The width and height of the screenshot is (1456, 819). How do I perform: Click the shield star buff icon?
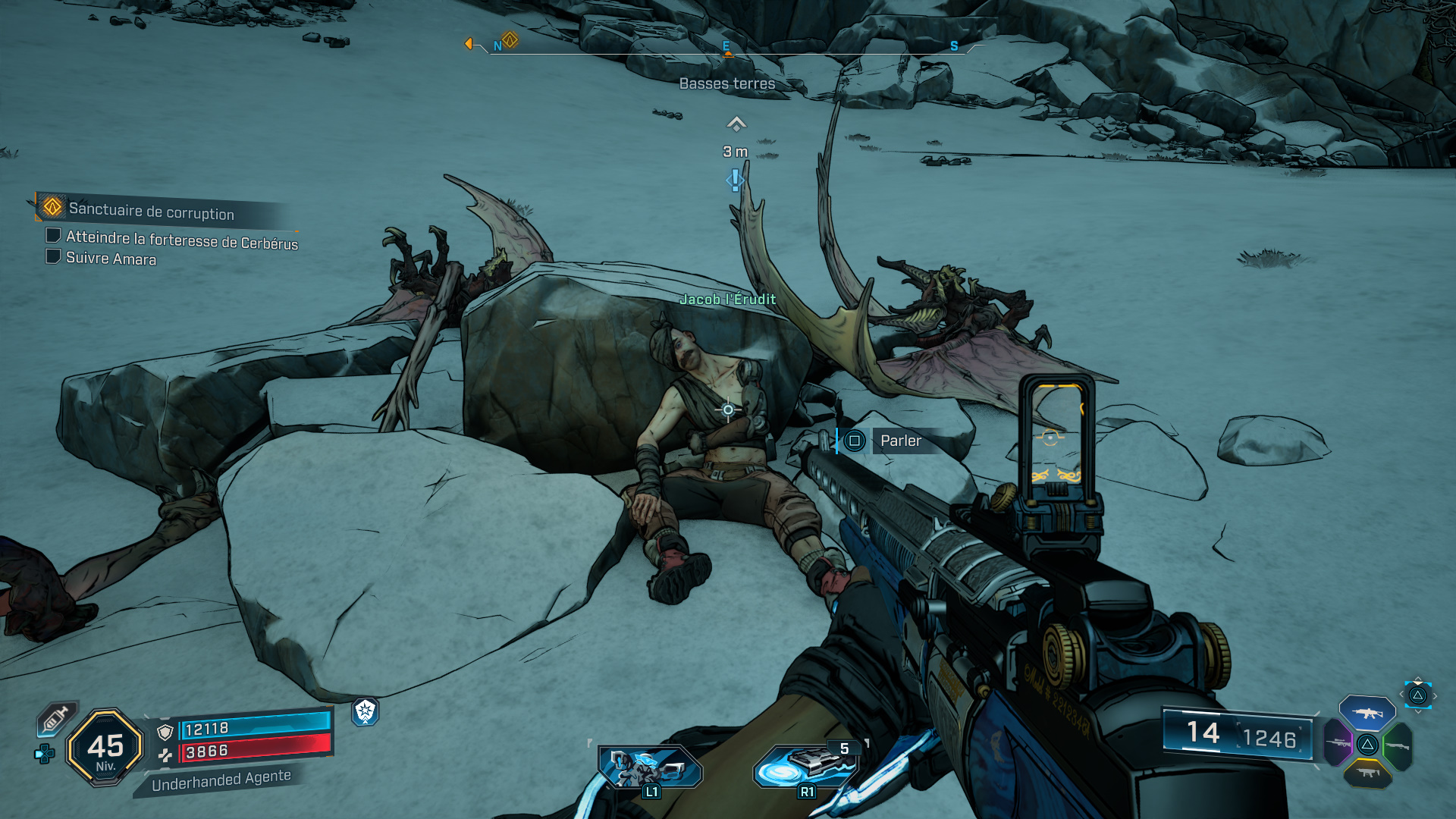coord(366,711)
